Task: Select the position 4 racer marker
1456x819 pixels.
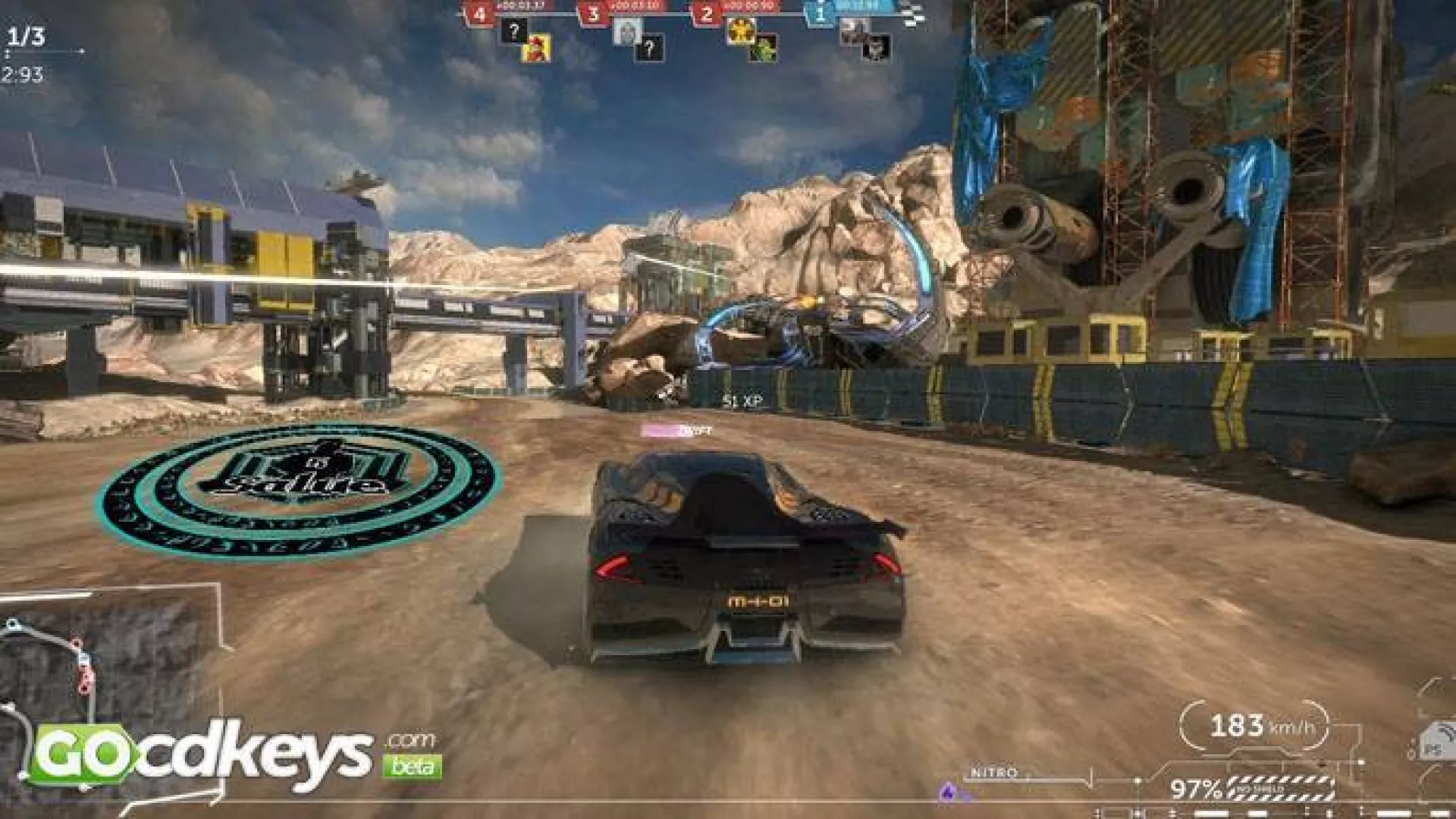Action: tap(479, 14)
